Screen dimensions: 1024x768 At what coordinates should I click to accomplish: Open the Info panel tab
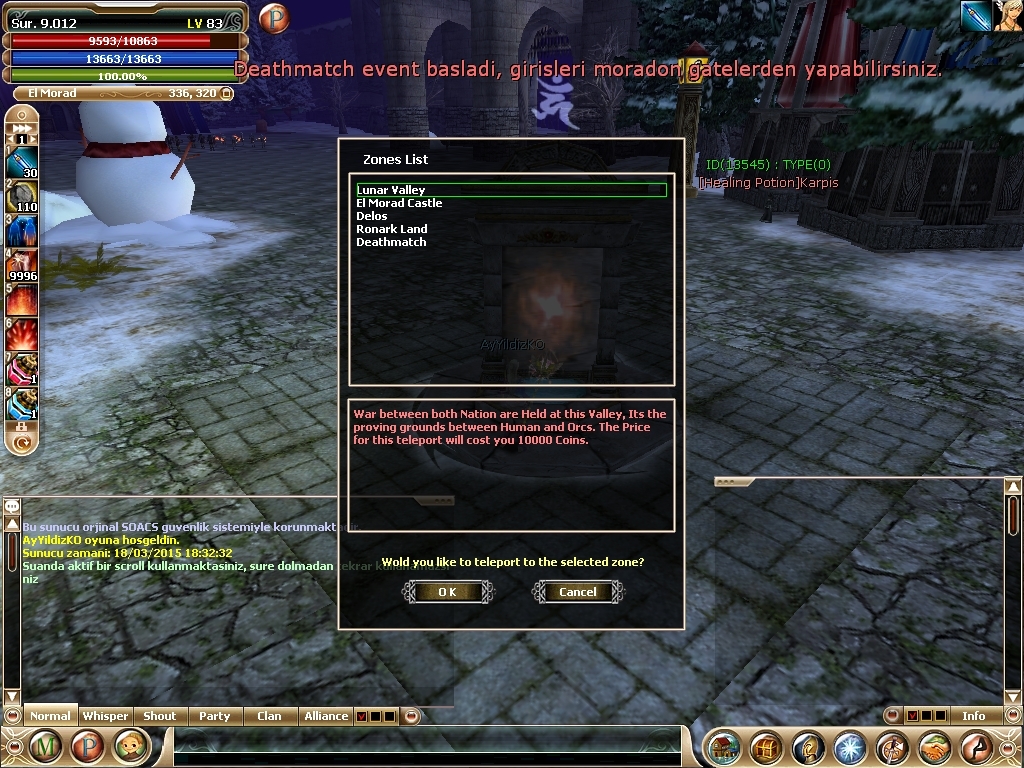coord(973,716)
